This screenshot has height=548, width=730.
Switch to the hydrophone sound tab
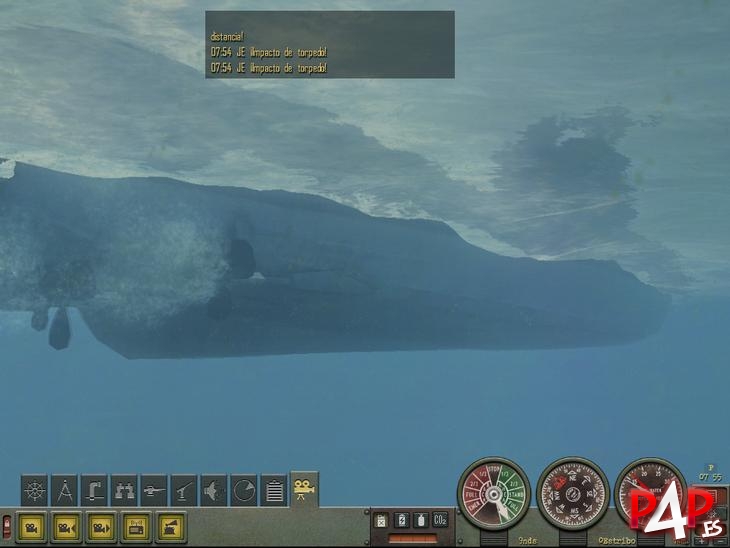tap(214, 490)
